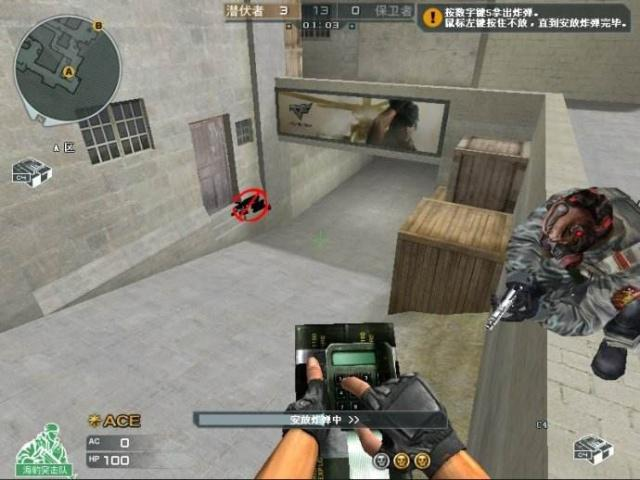Select bomb site B marker on minimap
This screenshot has height=480, width=640.
coord(99,24)
